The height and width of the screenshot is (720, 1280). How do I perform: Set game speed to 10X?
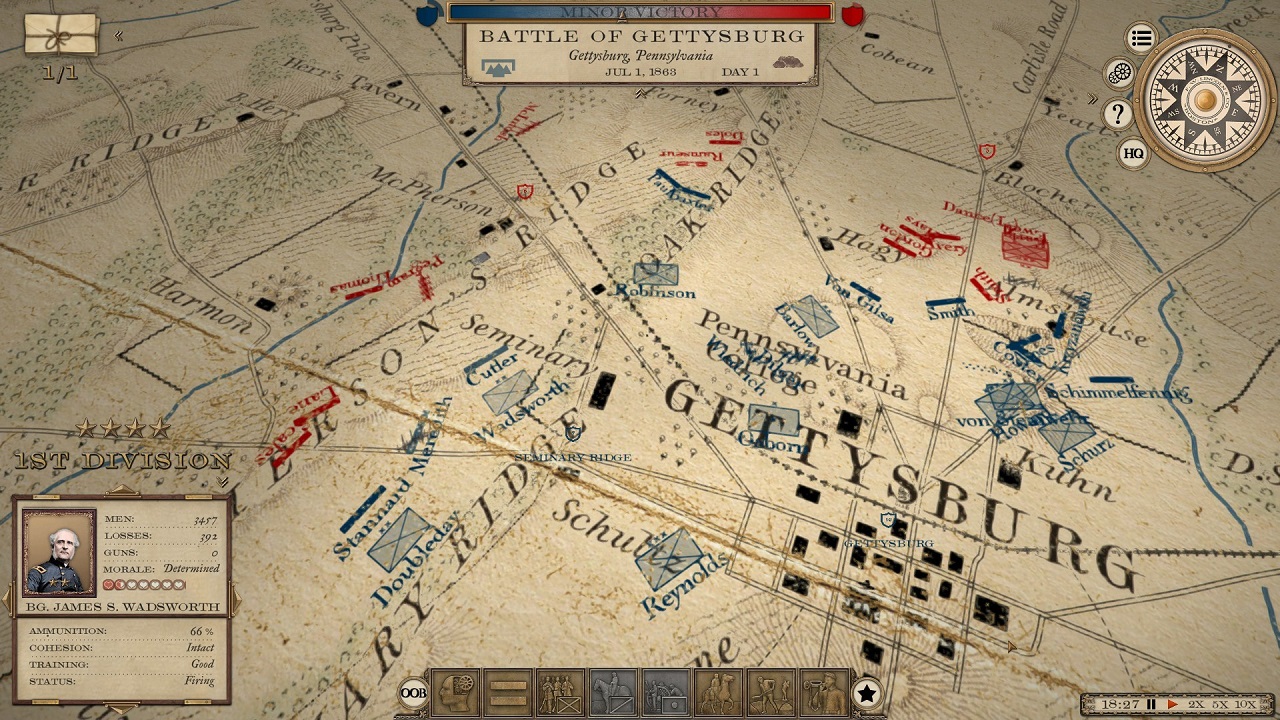[1247, 704]
